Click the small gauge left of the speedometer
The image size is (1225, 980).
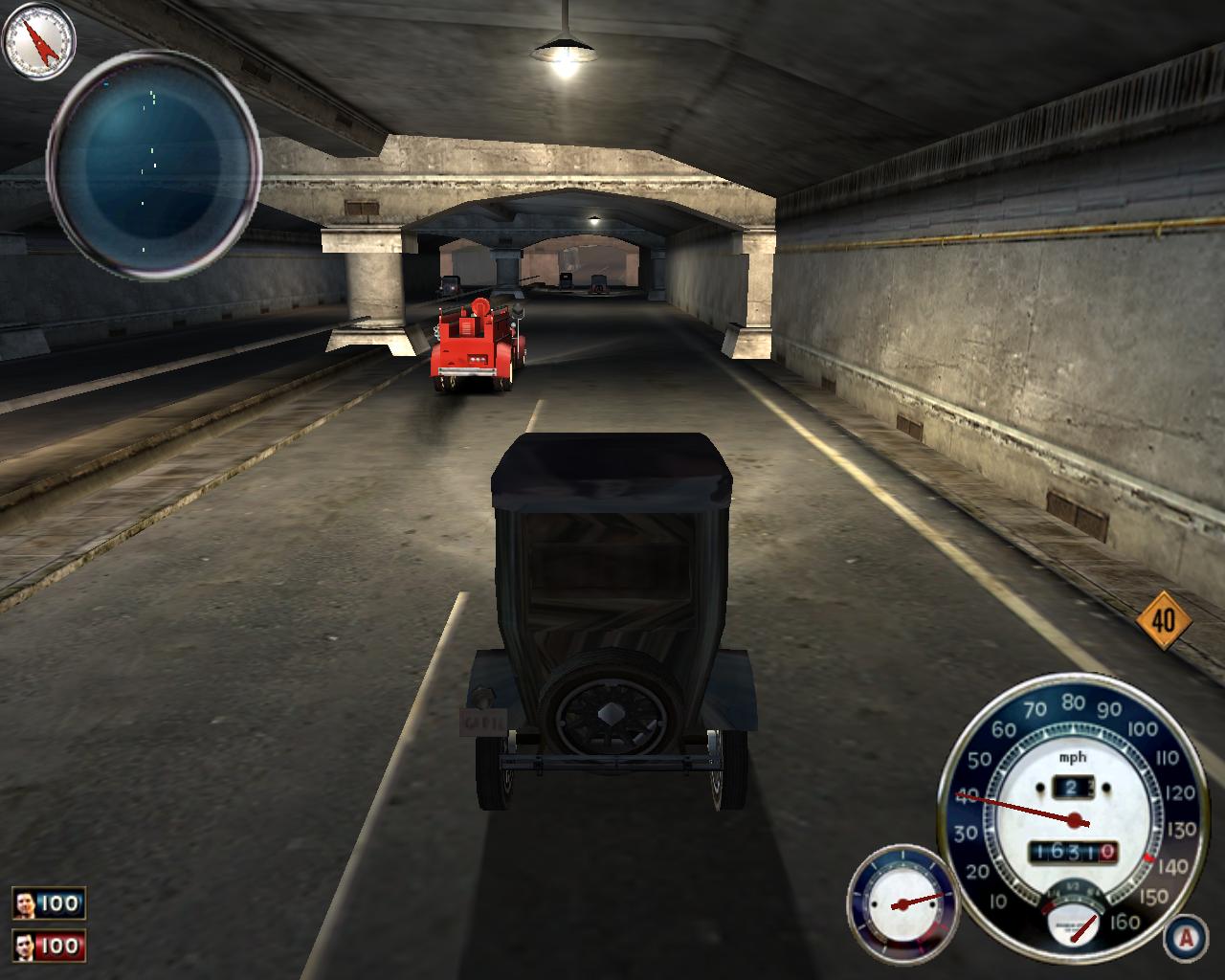pyautogui.click(x=901, y=903)
